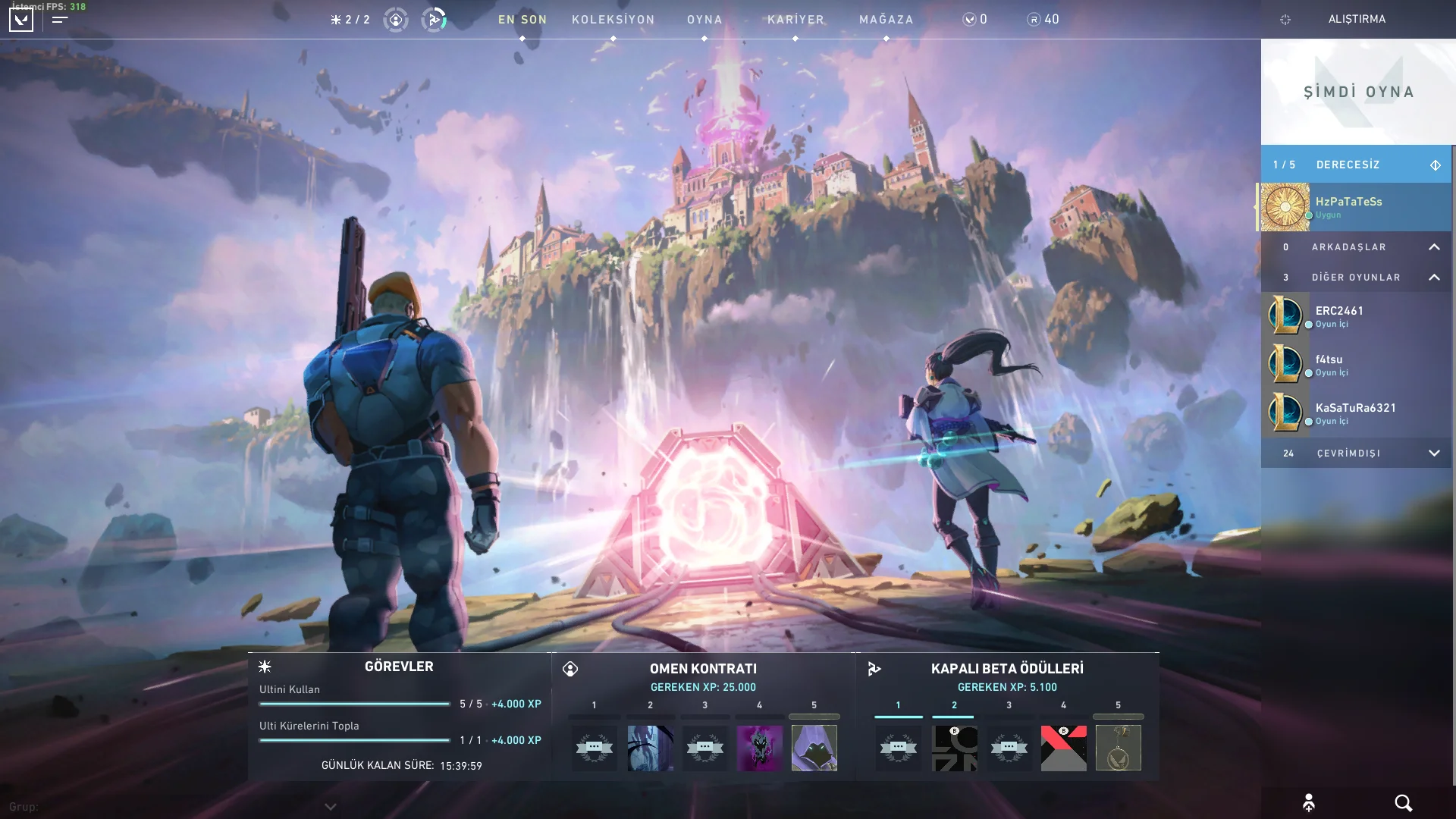Collapse the Diğer Oyunlar section
Viewport: 1456px width, 819px height.
tap(1434, 278)
